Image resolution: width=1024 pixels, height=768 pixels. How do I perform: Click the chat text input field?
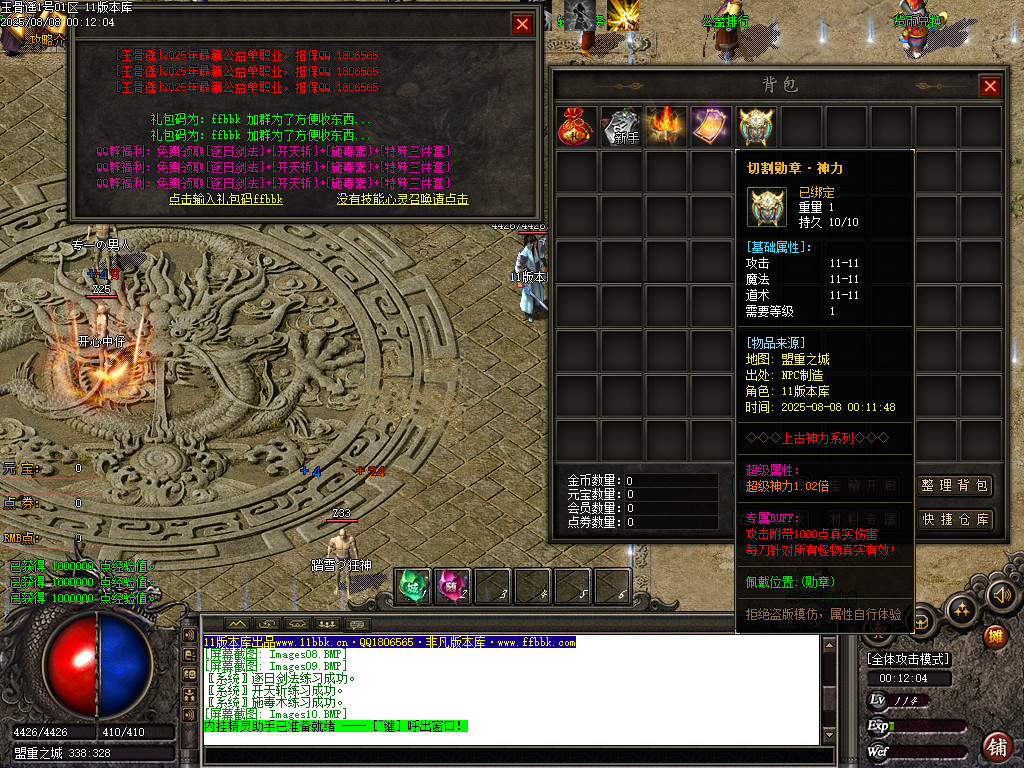point(515,755)
